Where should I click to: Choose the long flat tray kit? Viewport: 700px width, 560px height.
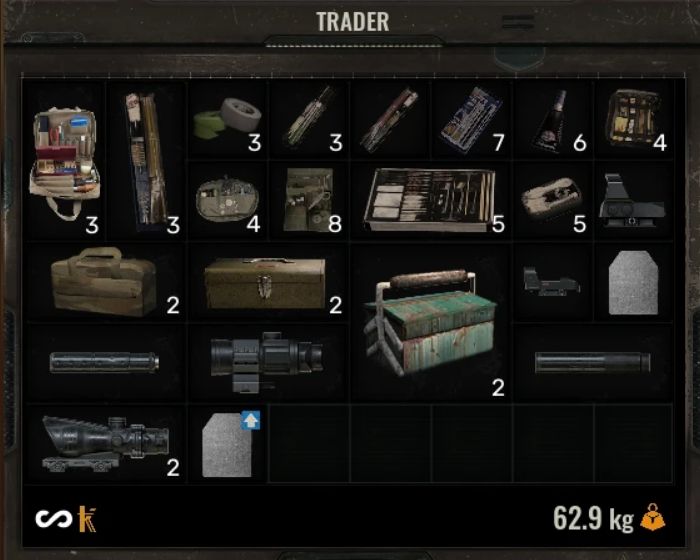[432, 199]
